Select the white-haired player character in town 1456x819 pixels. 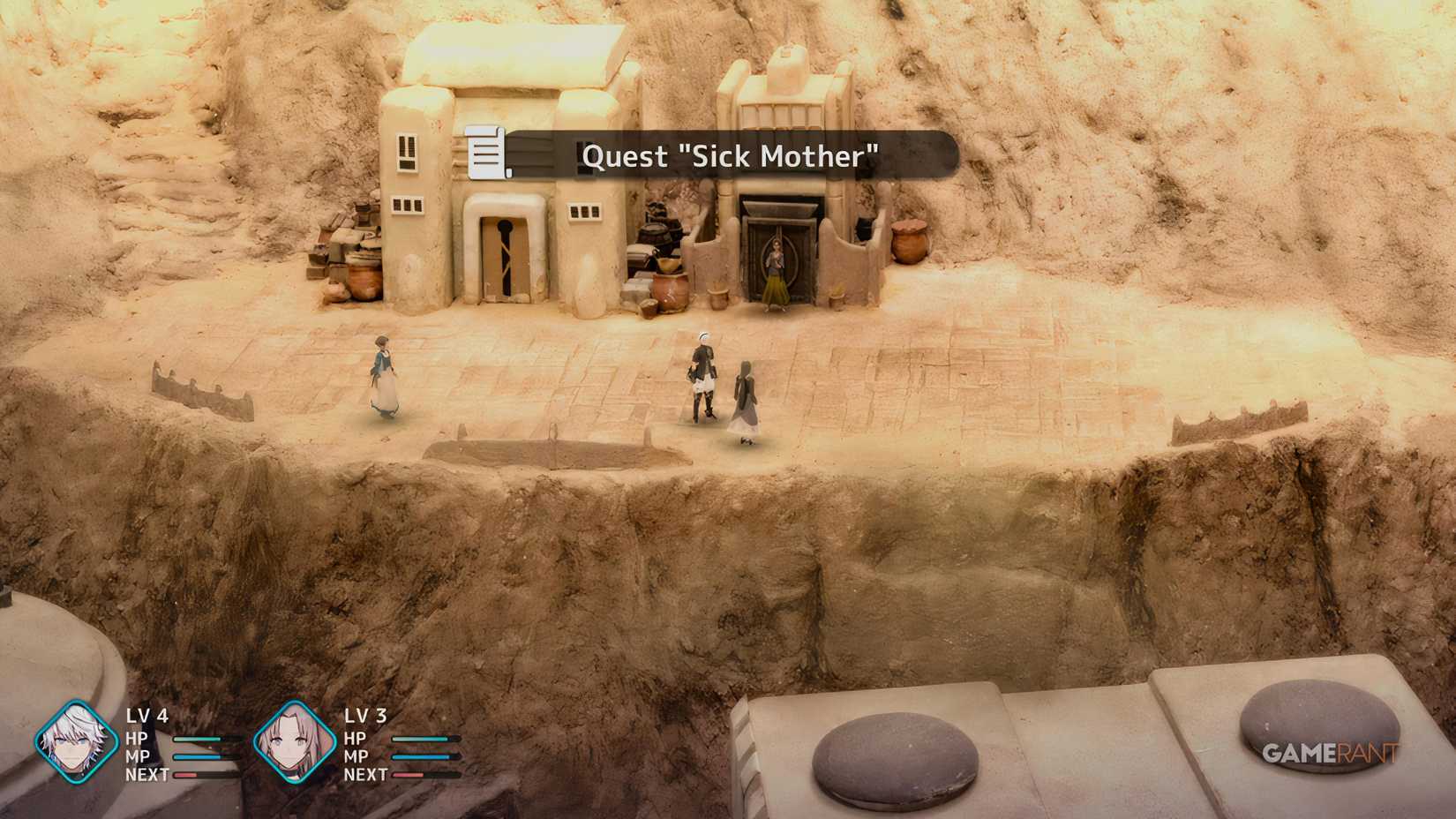[702, 375]
